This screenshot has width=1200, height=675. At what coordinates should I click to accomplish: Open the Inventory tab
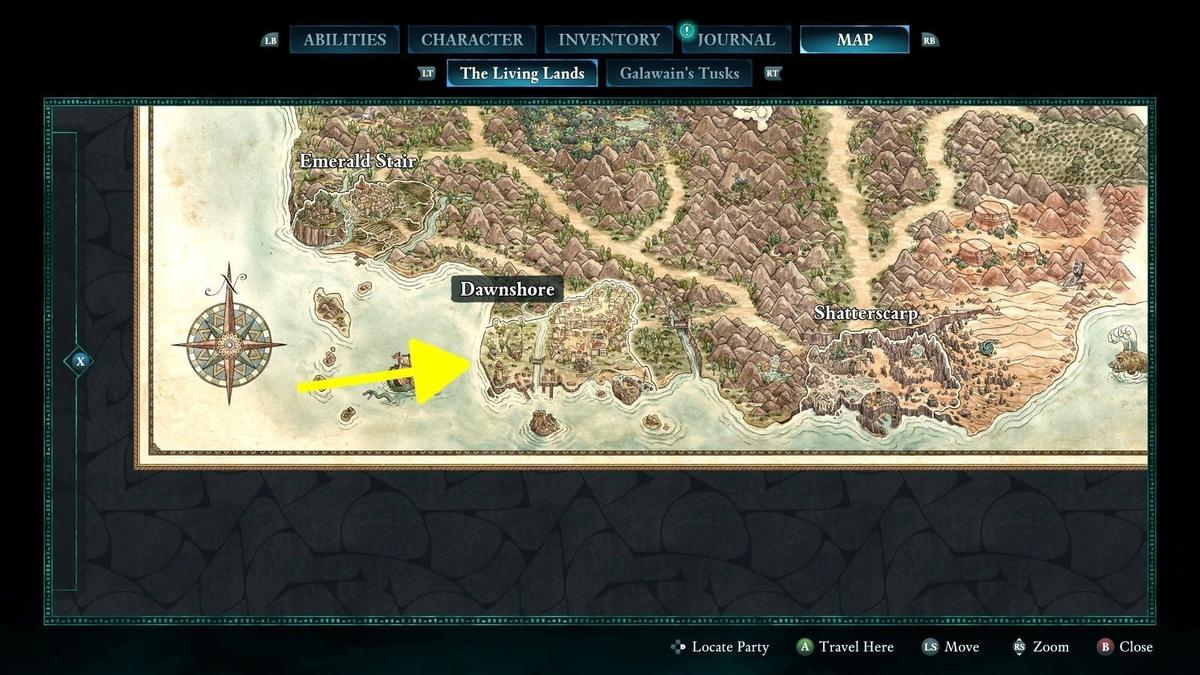coord(609,40)
